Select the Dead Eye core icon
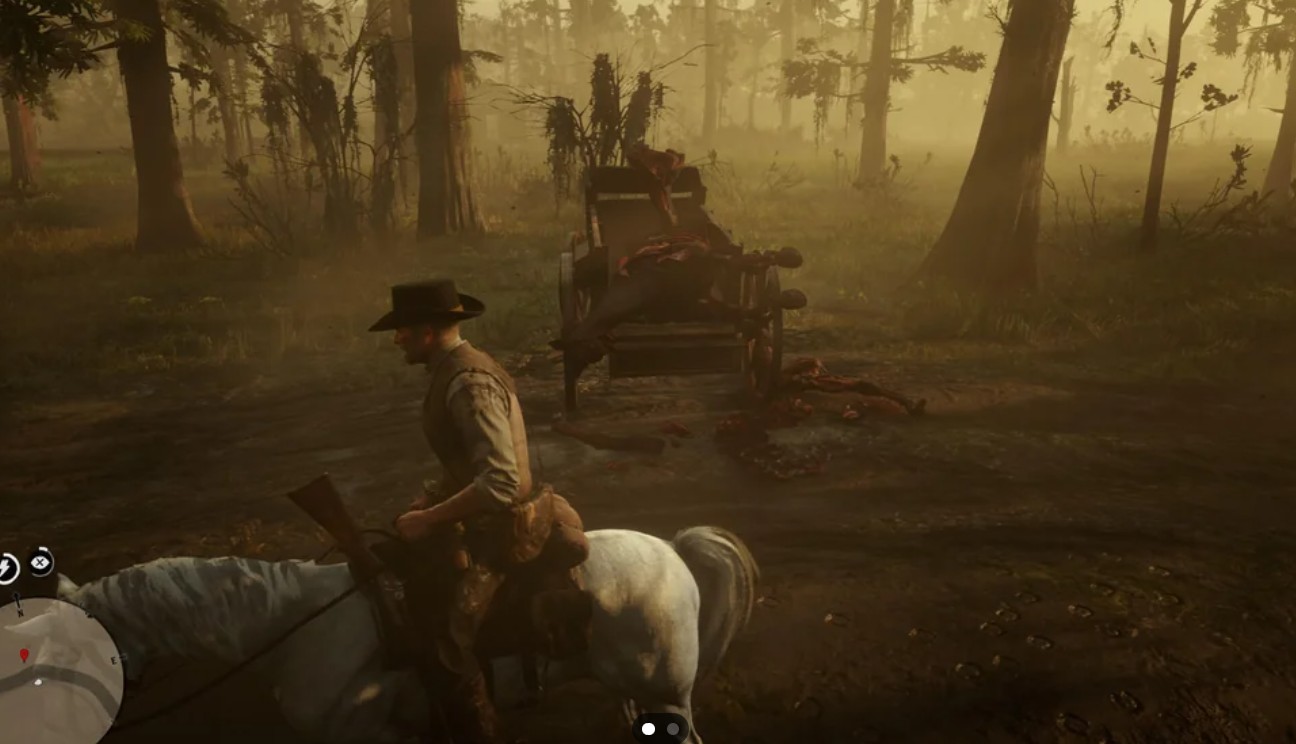The image size is (1296, 744). [40, 562]
